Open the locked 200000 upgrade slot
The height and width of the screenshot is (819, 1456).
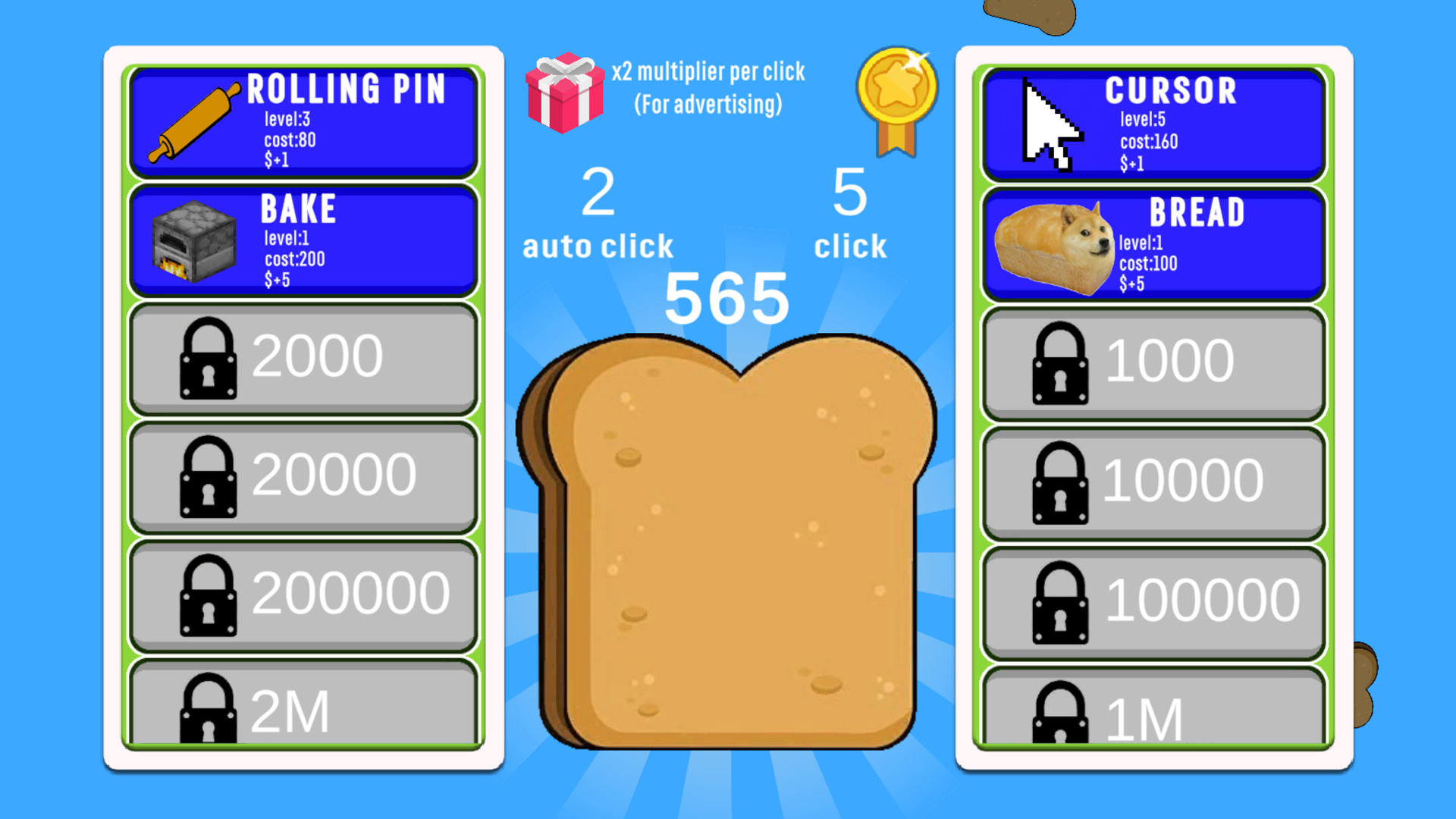point(301,595)
